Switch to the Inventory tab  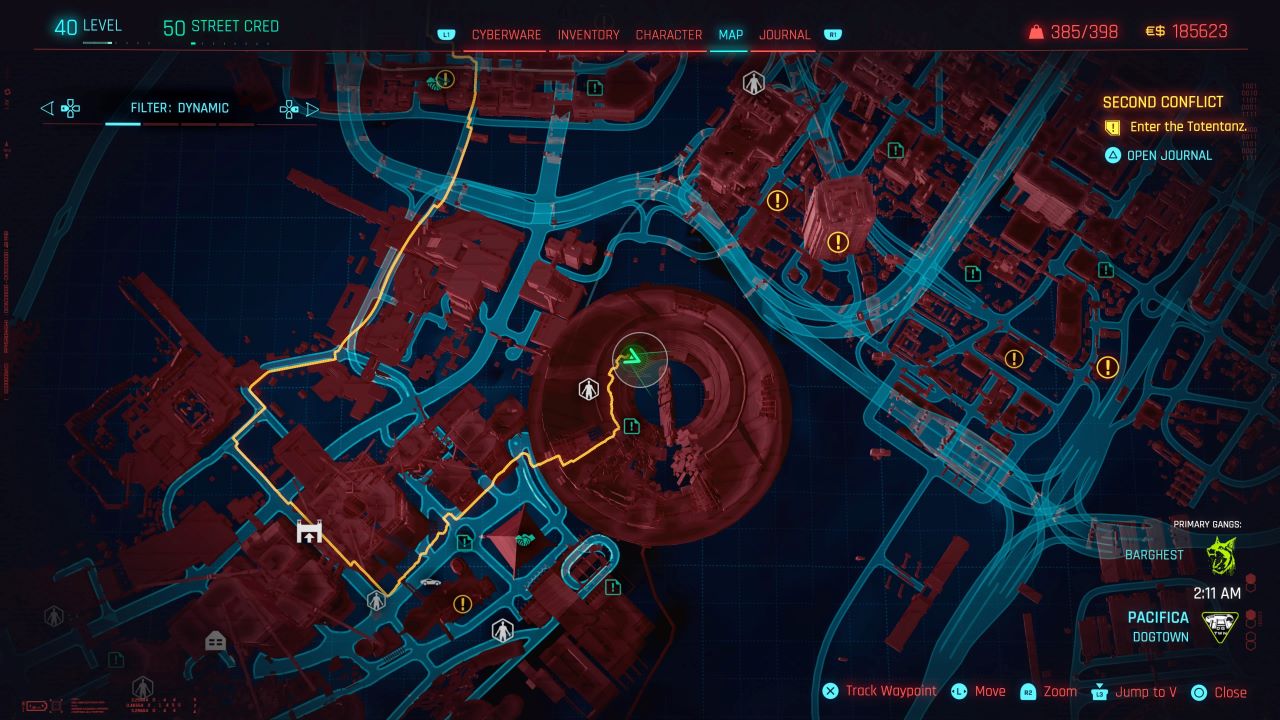tap(587, 35)
